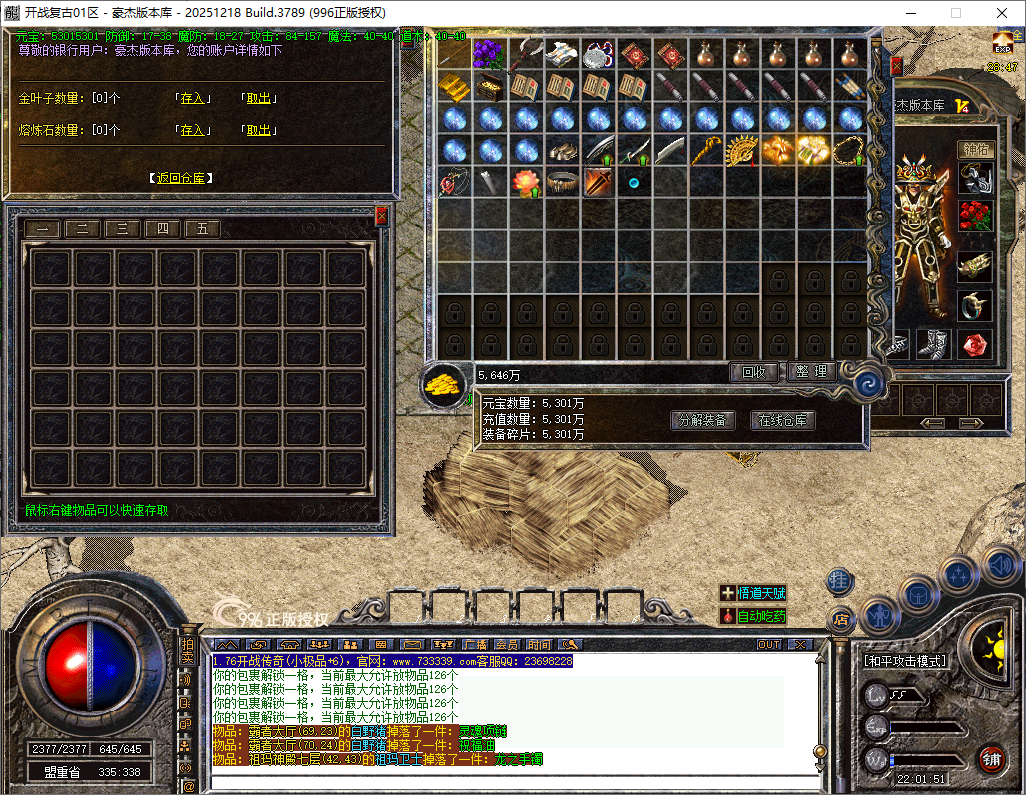Select the gold bars stack in bag
This screenshot has height=795, width=1026.
click(453, 86)
